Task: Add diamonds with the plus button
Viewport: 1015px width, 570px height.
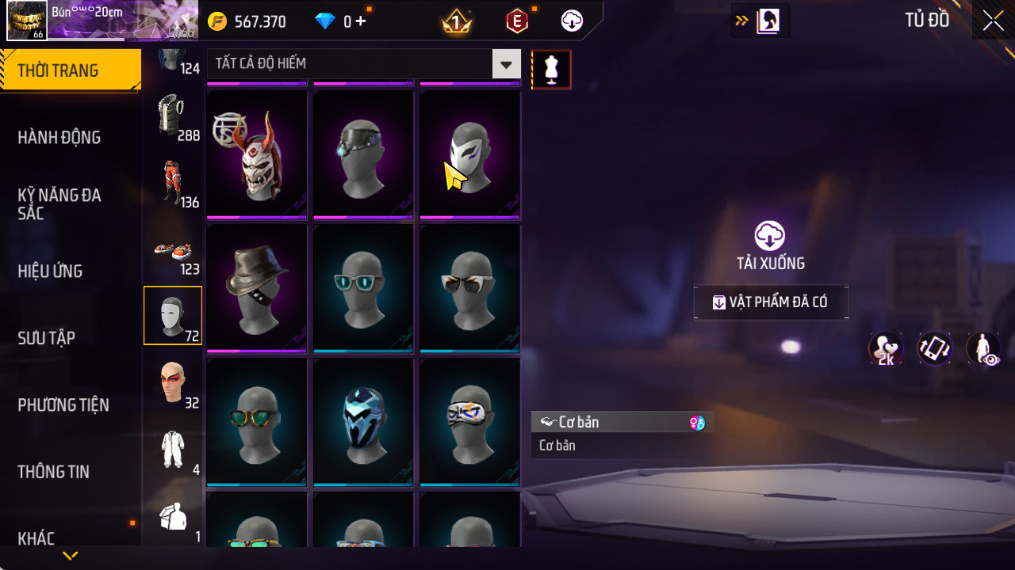Action: click(x=360, y=21)
